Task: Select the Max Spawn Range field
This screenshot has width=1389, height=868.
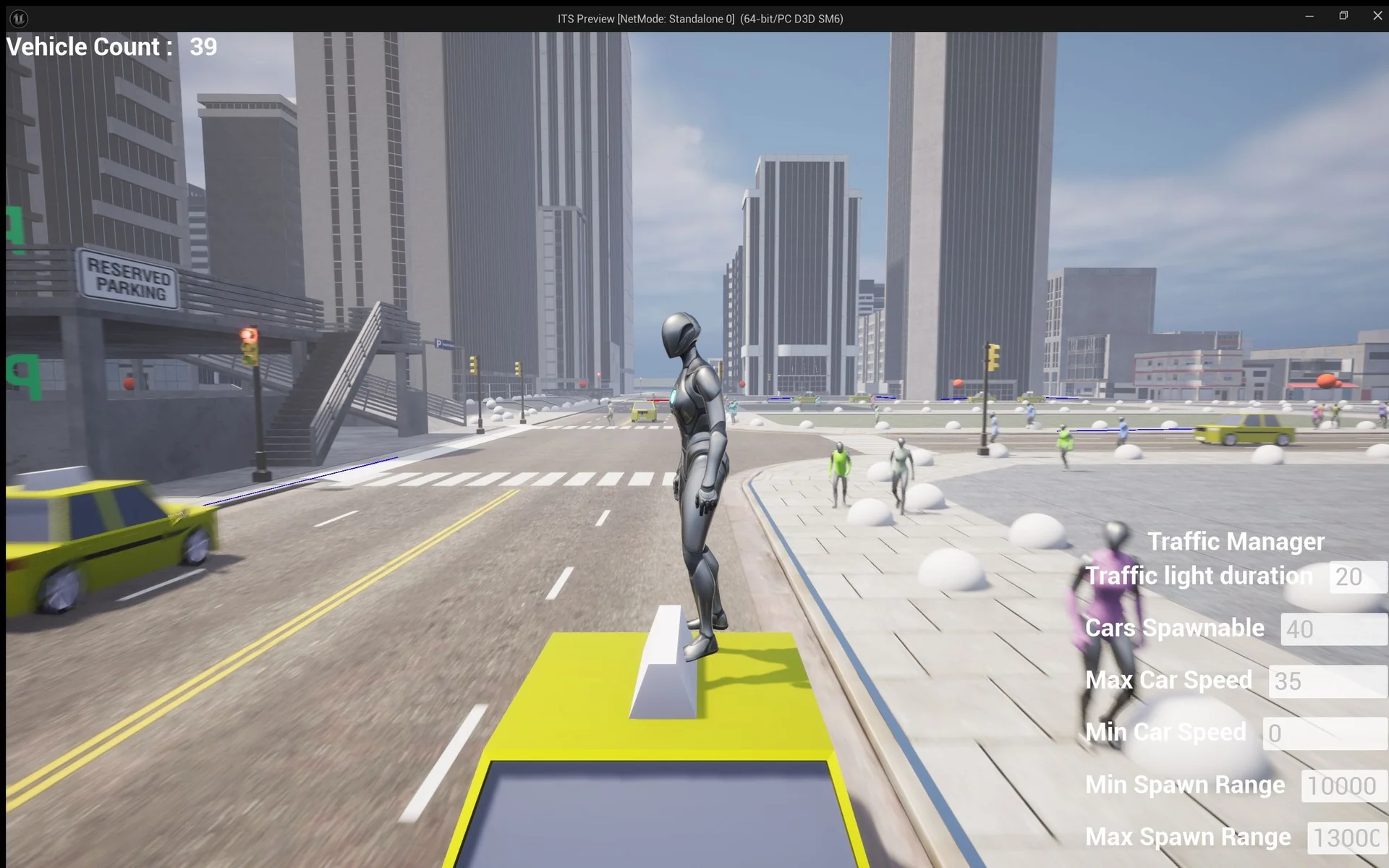Action: click(1346, 838)
